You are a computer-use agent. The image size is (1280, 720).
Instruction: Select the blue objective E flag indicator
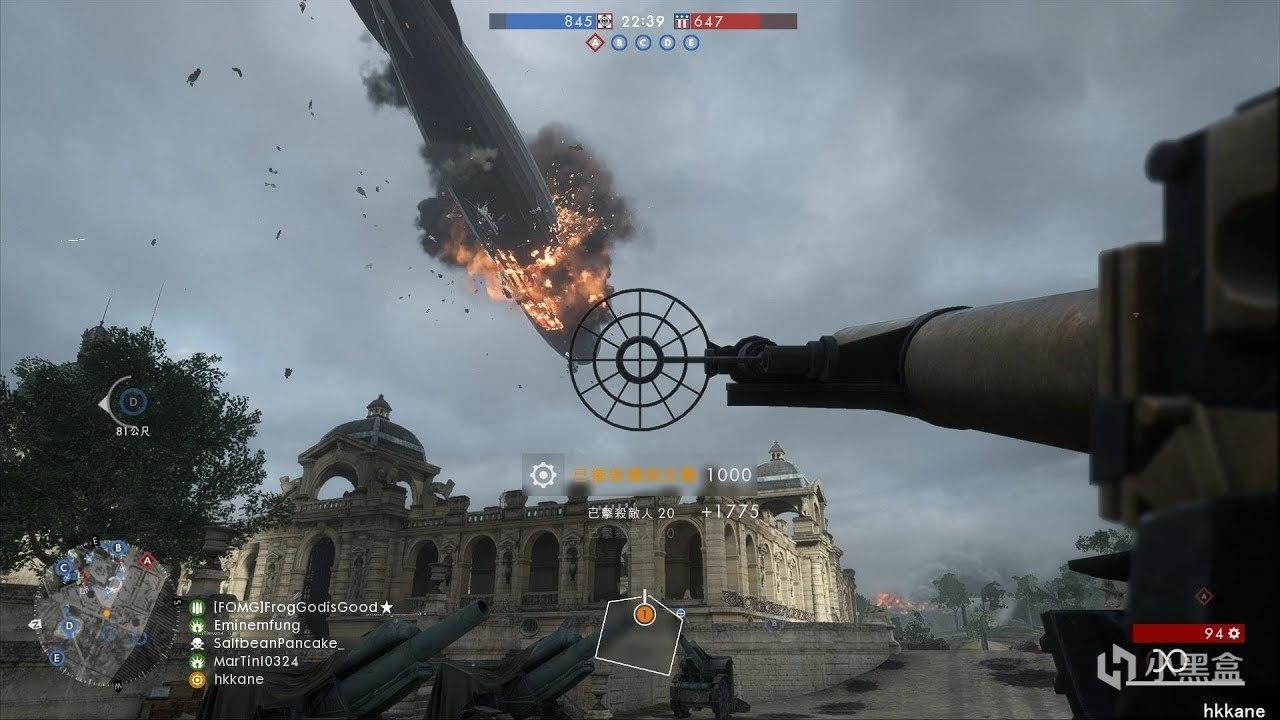(x=691, y=43)
